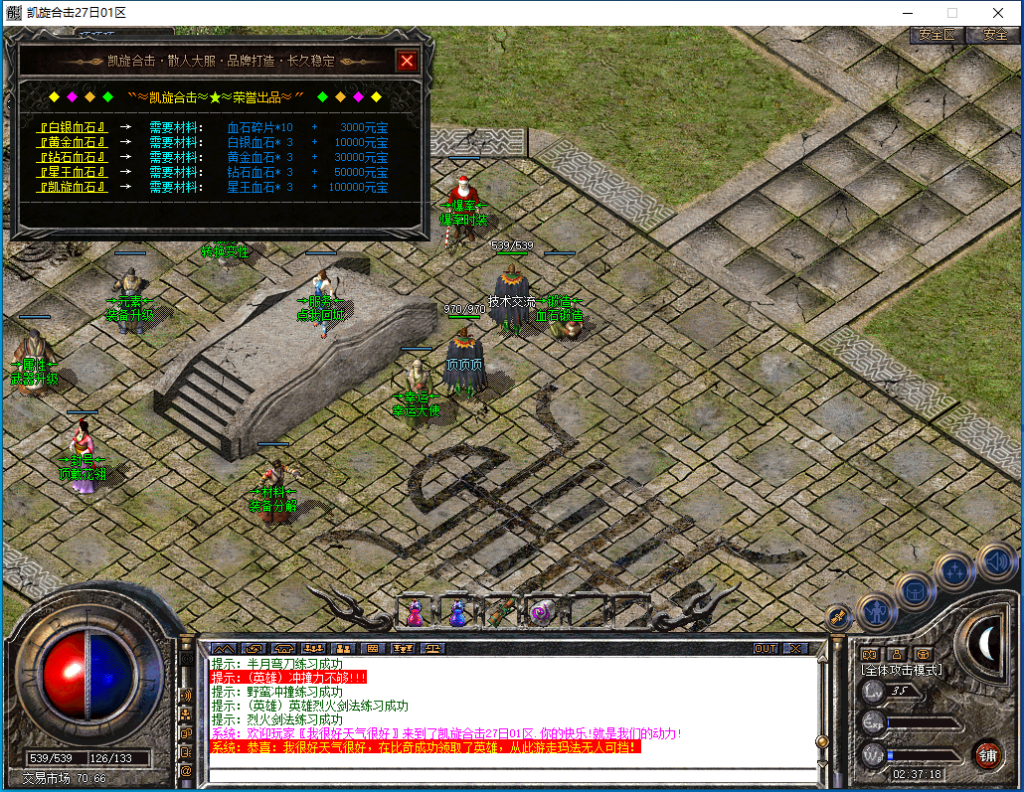Screen dimensions: 1024x792
Task: Open the bag inventory round button
Action: click(x=915, y=590)
